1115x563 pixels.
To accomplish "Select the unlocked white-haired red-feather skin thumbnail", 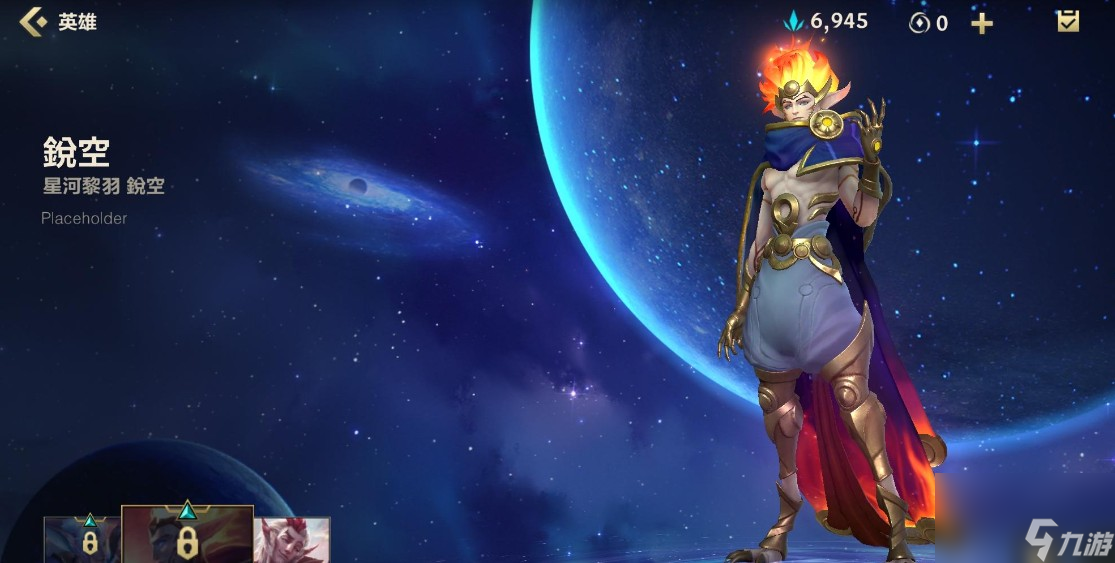I will click(x=291, y=541).
